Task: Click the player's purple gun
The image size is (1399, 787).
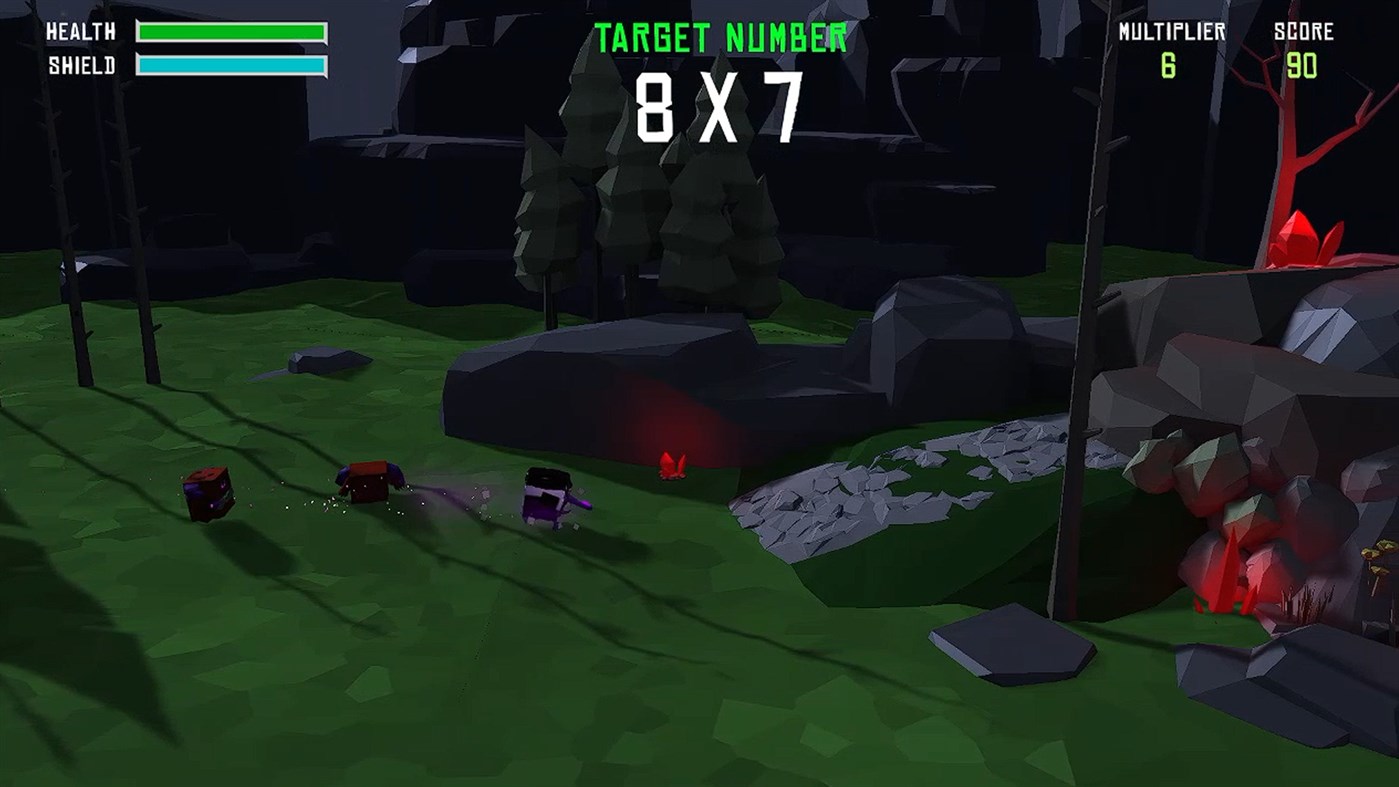Action: [579, 504]
